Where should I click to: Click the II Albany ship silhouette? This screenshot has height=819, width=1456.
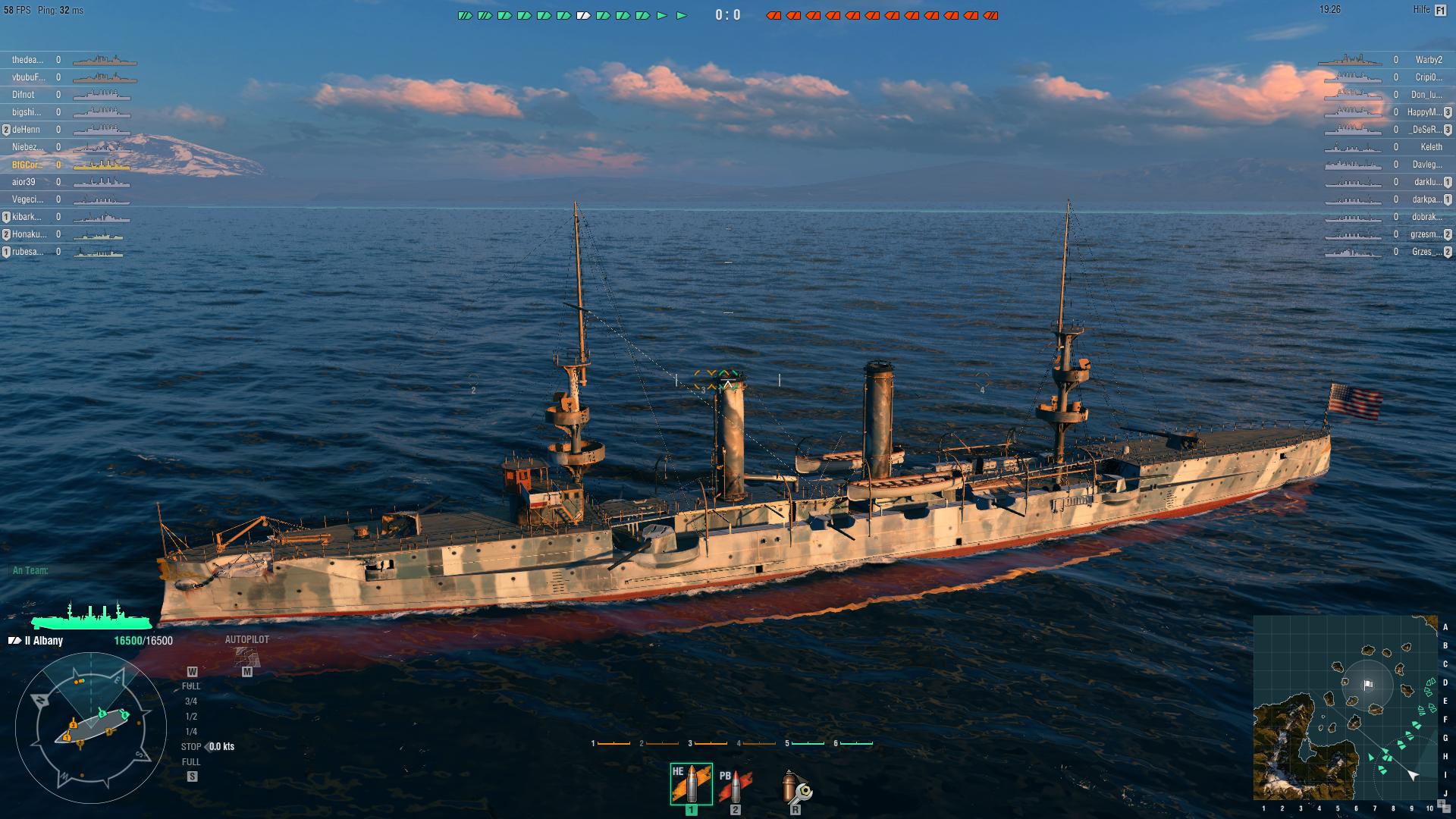[x=91, y=616]
